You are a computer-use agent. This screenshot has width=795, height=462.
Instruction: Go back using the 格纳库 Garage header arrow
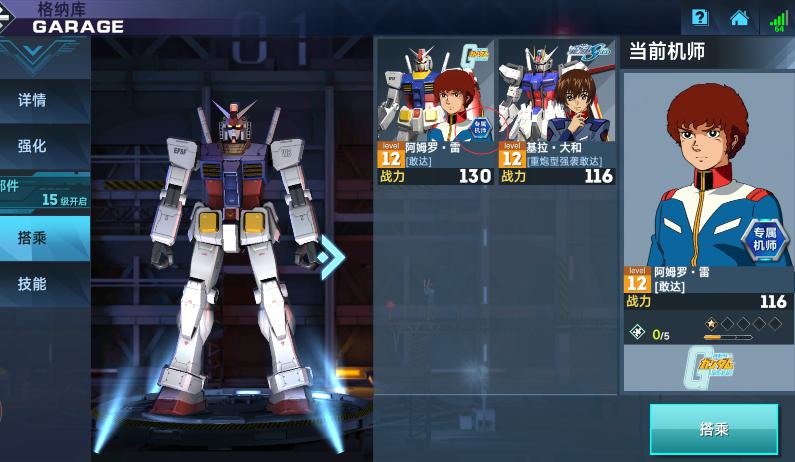[x=15, y=18]
